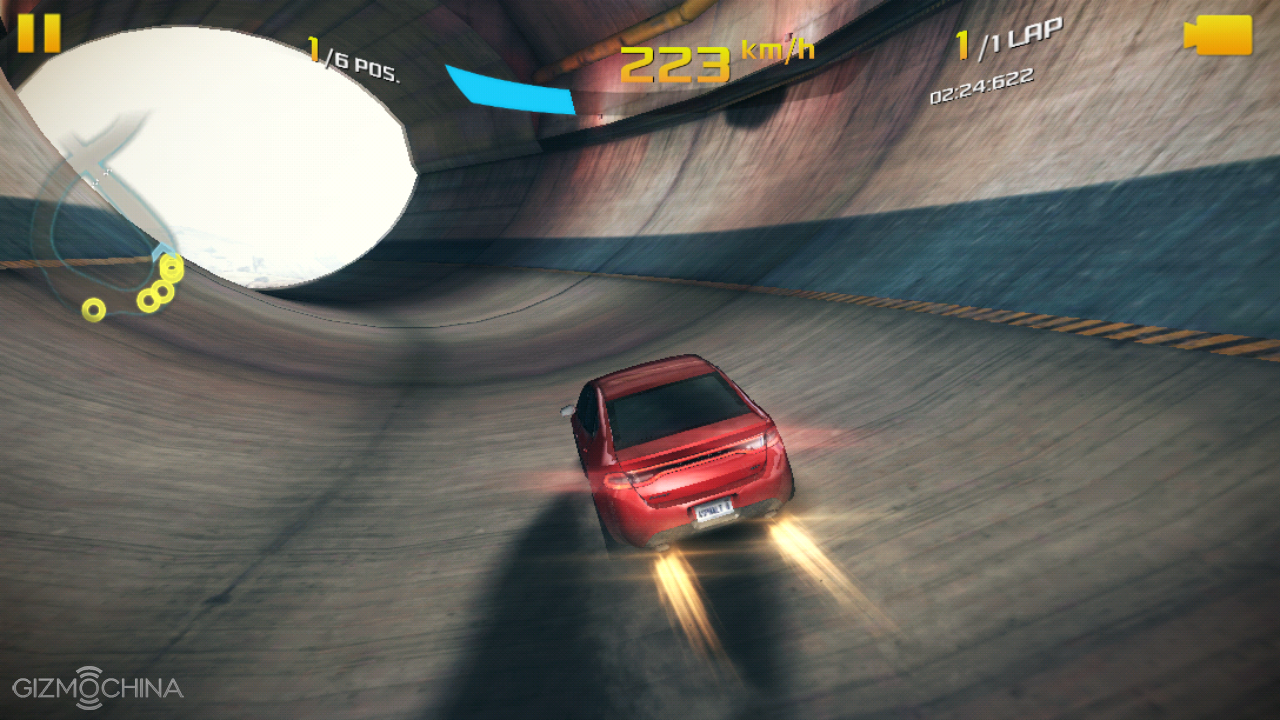Screen dimensions: 1280x720
Task: Switch camera view using the camera icon
Action: coord(1218,35)
